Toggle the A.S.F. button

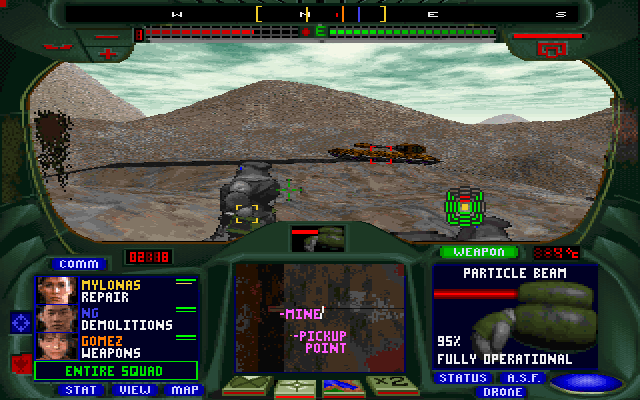[522, 378]
